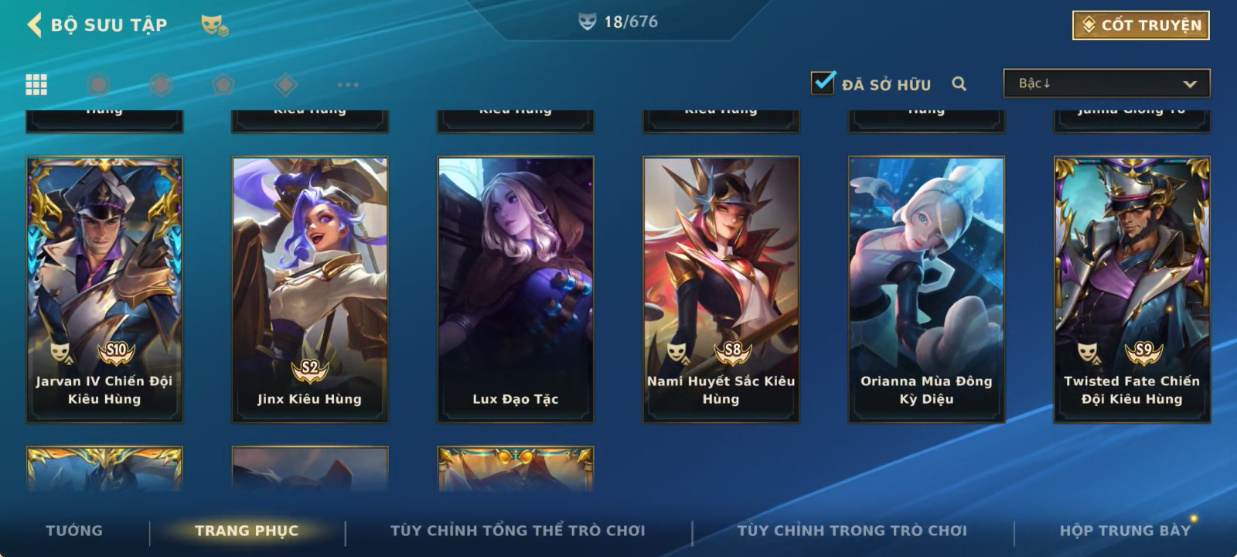This screenshot has width=1237, height=557.
Task: Choose the Jinx Kiêu Hùng skin card
Action: tap(310, 289)
